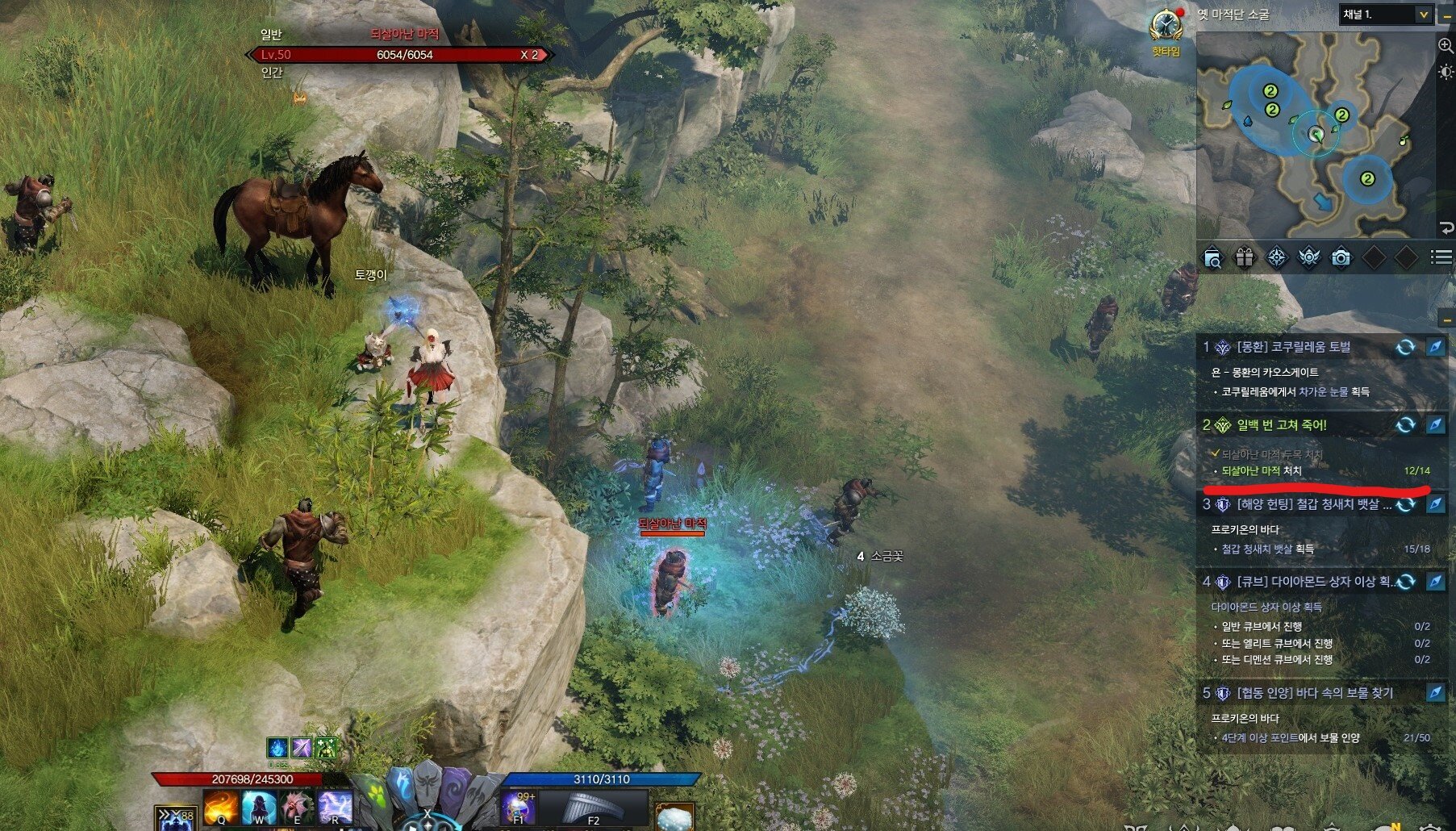Use the potion item in slot F1
The image size is (1456, 831).
coord(518,808)
